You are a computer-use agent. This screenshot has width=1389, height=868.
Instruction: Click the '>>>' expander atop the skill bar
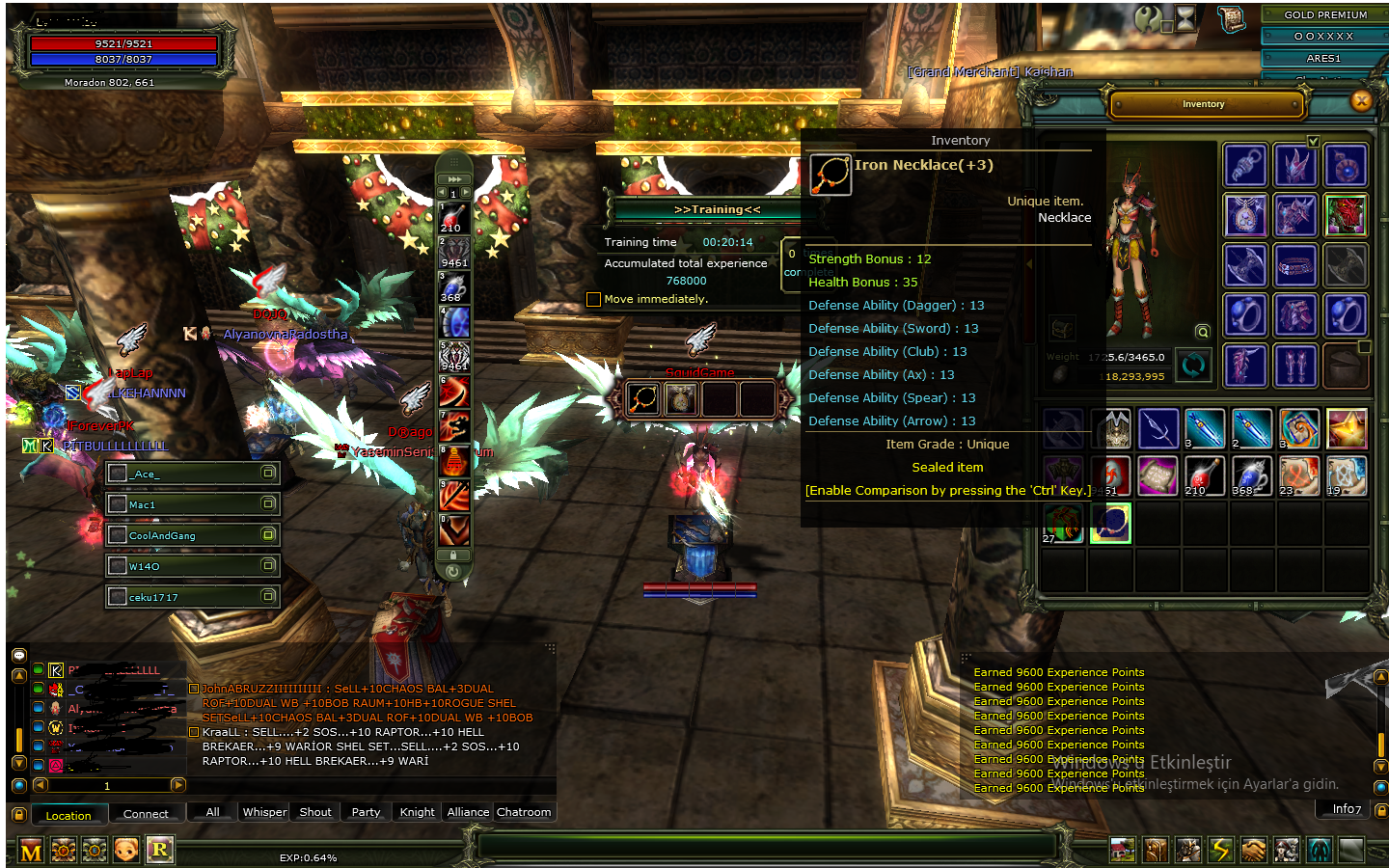pyautogui.click(x=454, y=179)
